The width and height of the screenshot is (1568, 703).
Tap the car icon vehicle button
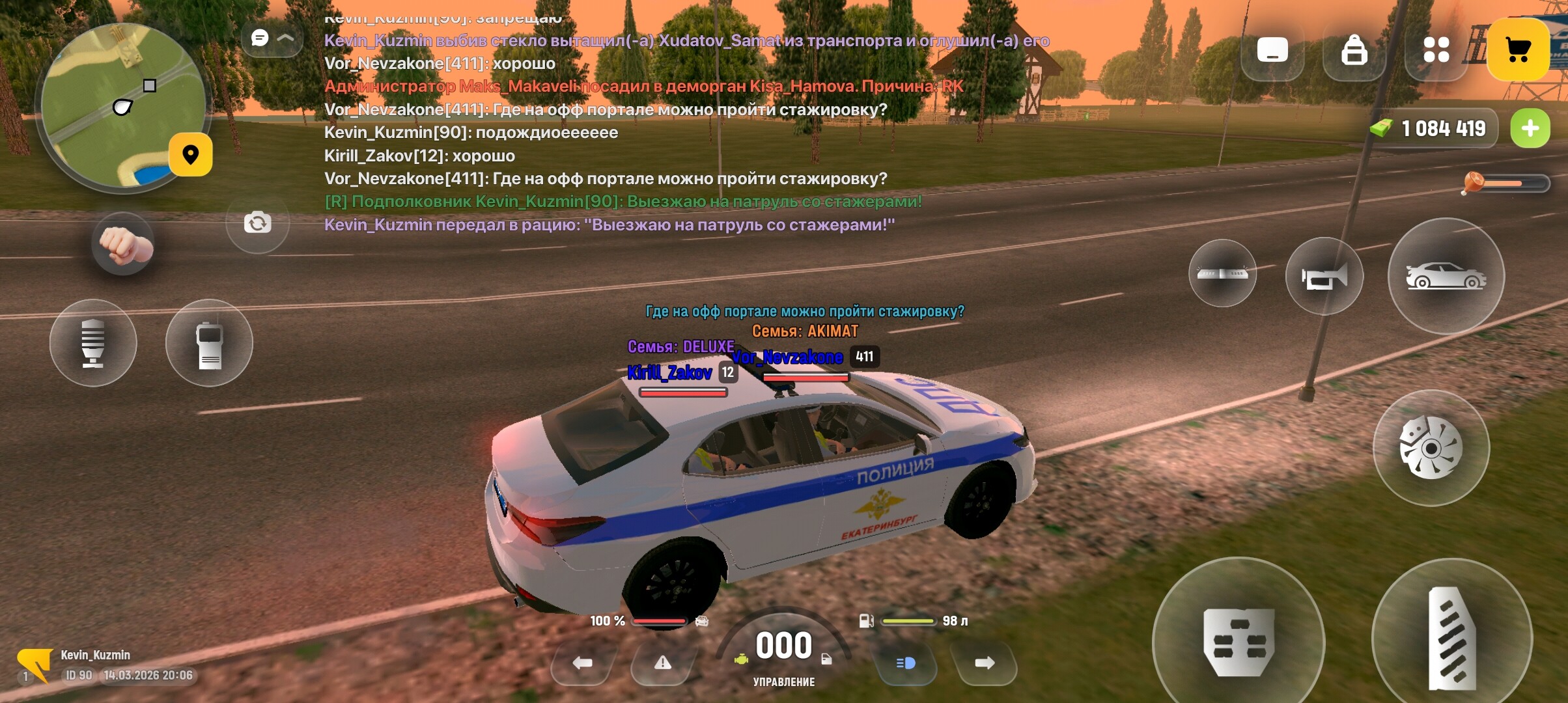pyautogui.click(x=1446, y=277)
